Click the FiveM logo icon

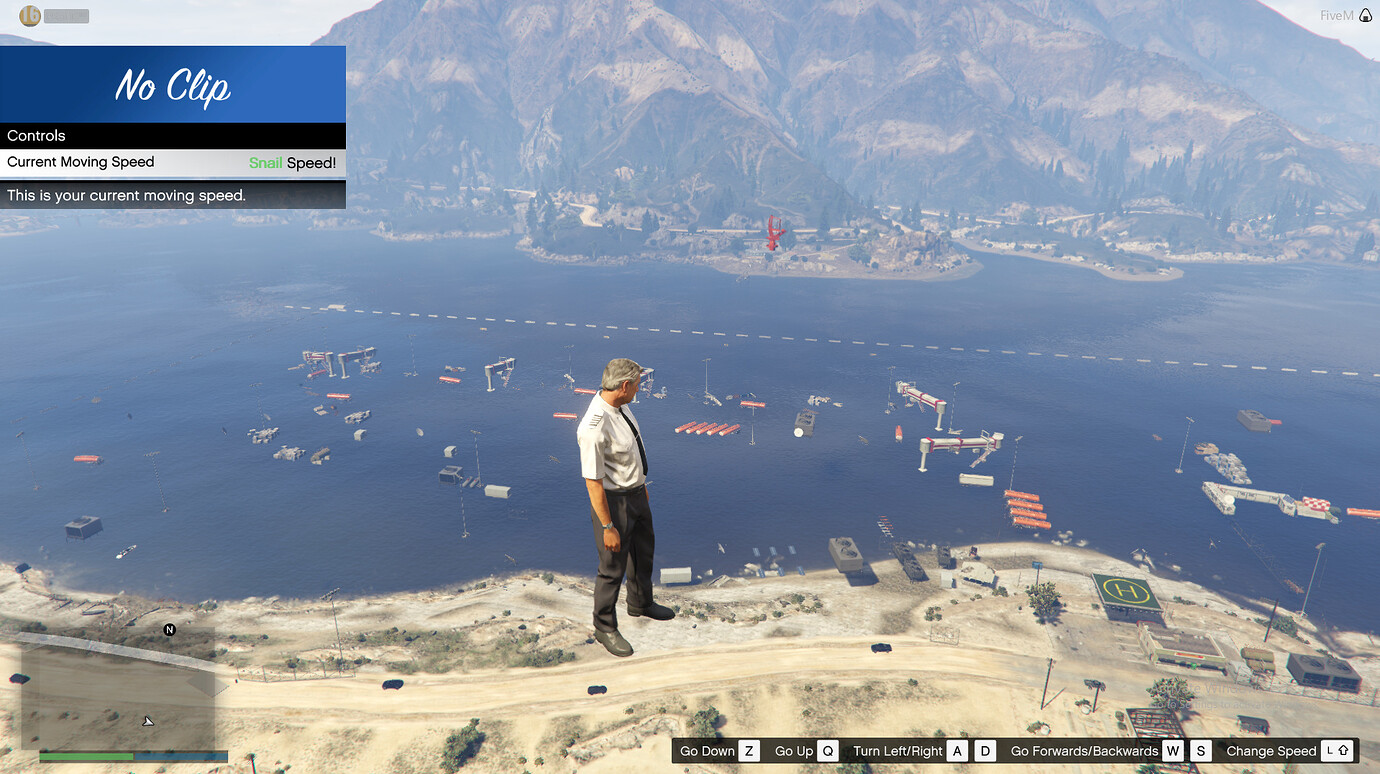(1366, 16)
